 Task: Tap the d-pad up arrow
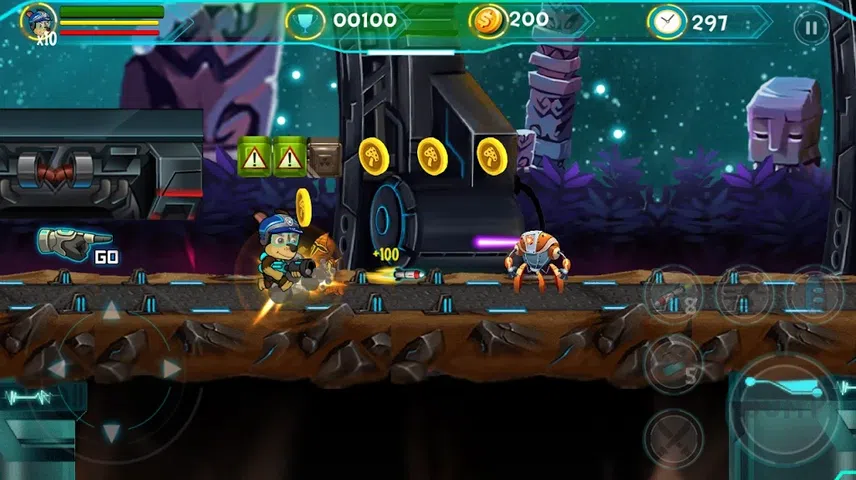112,311
